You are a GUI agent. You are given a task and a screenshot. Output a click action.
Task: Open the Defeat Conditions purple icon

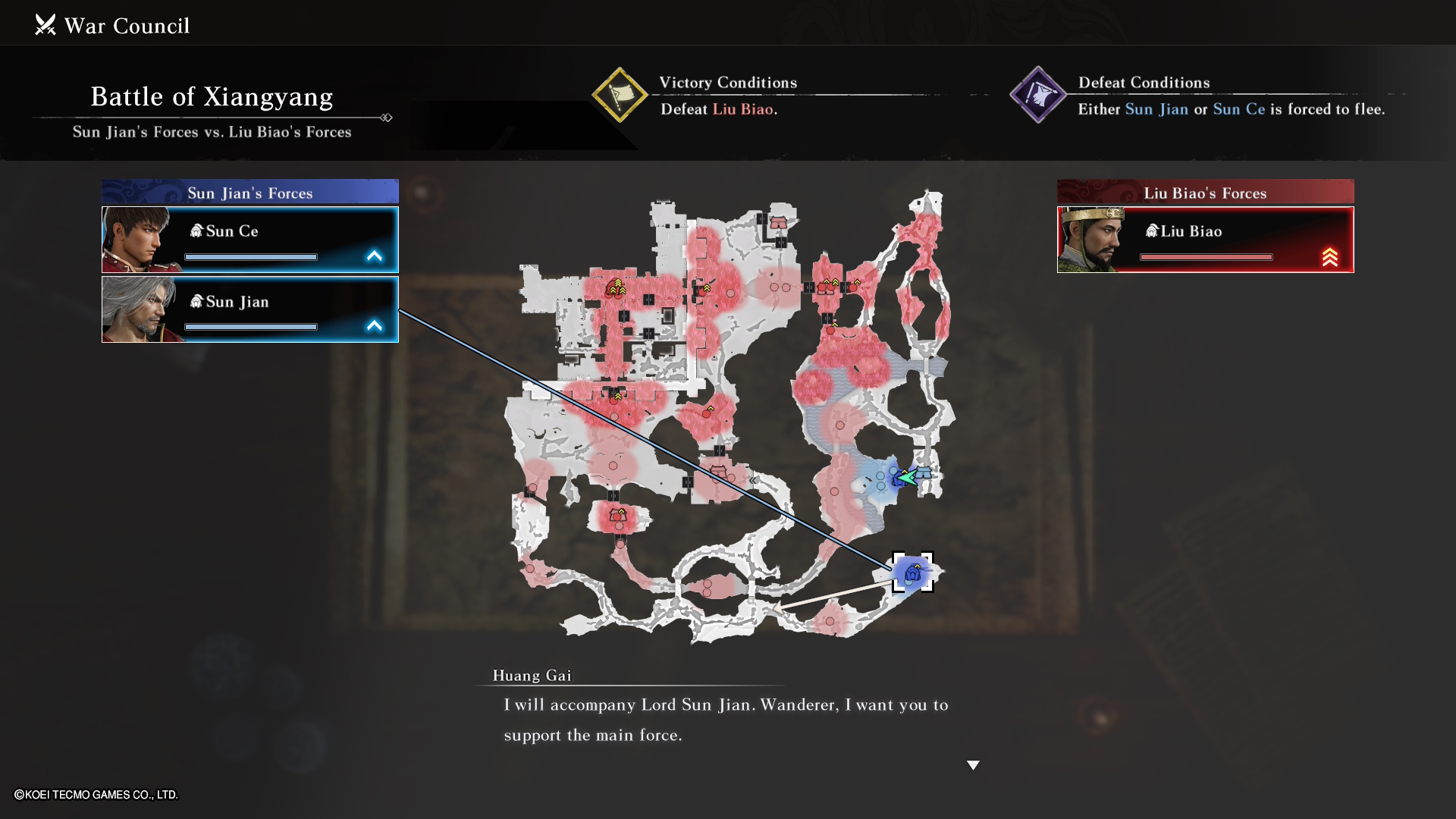click(x=1038, y=96)
